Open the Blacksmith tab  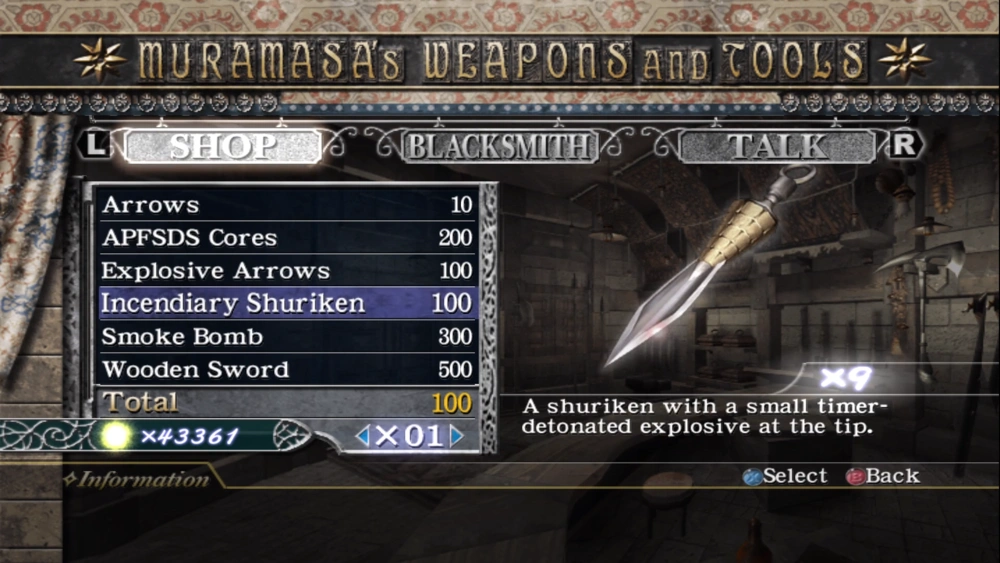pyautogui.click(x=499, y=146)
